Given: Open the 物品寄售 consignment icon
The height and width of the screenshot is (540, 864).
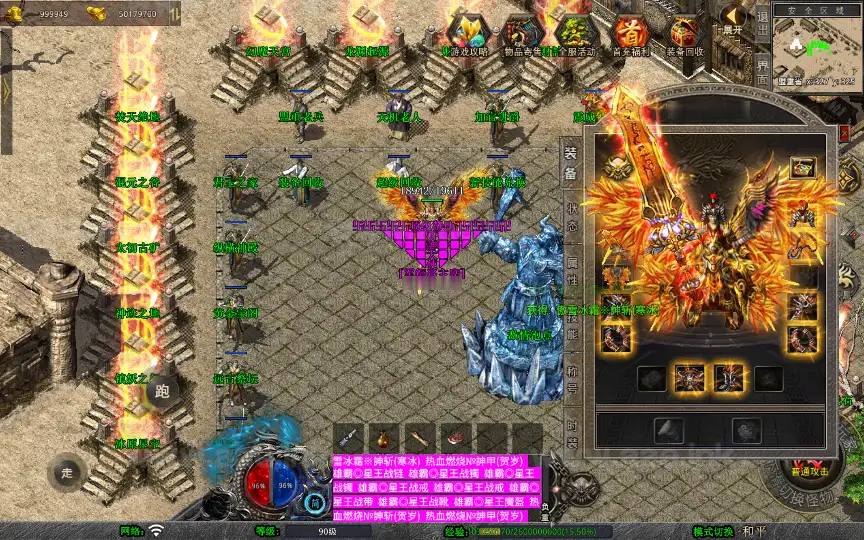Looking at the screenshot, I should (x=520, y=34).
